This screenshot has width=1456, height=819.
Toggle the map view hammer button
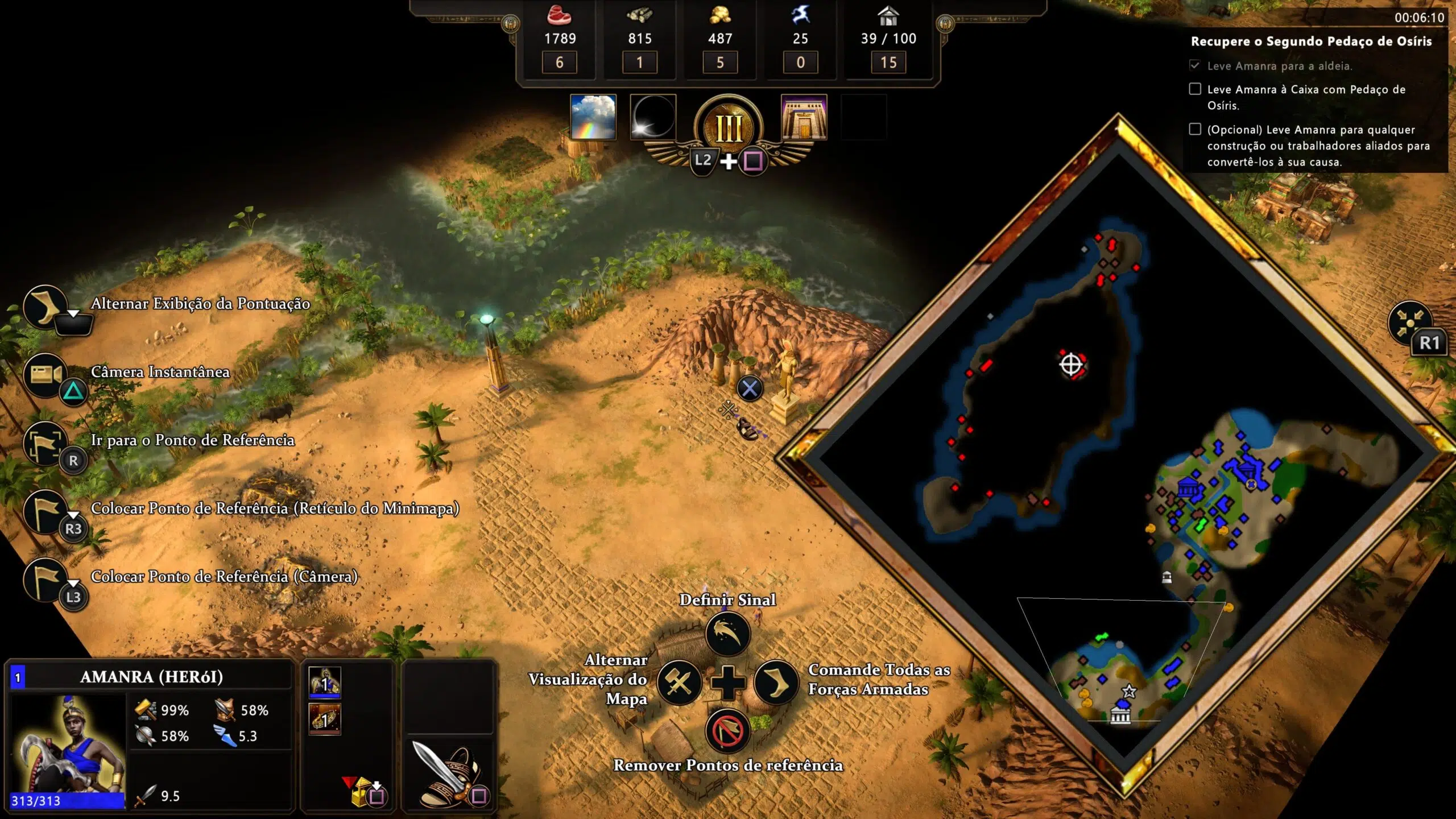coord(679,682)
